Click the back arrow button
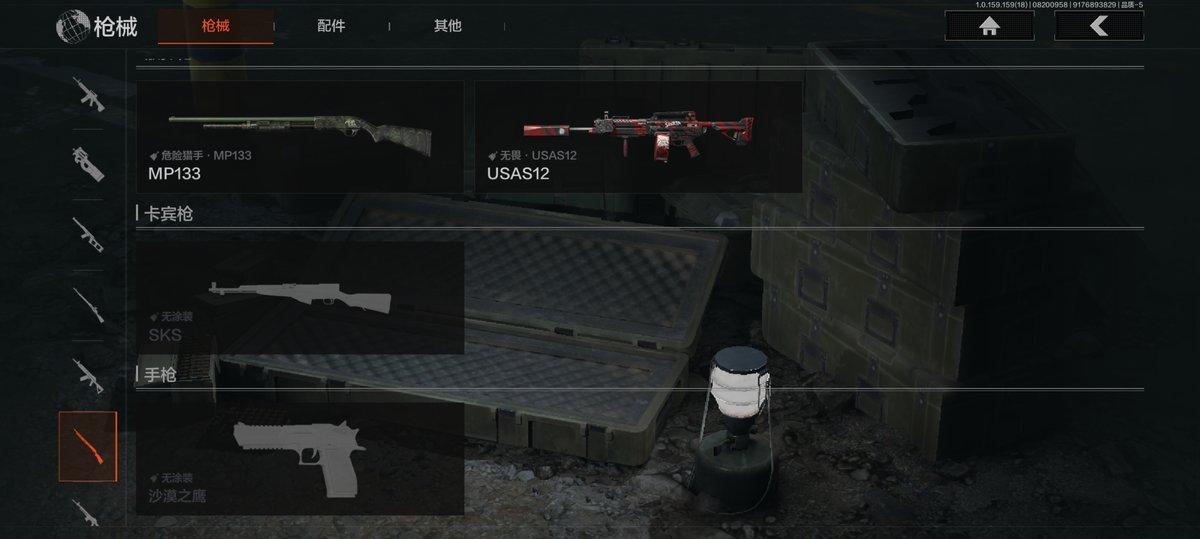The image size is (1200, 539). click(1099, 26)
